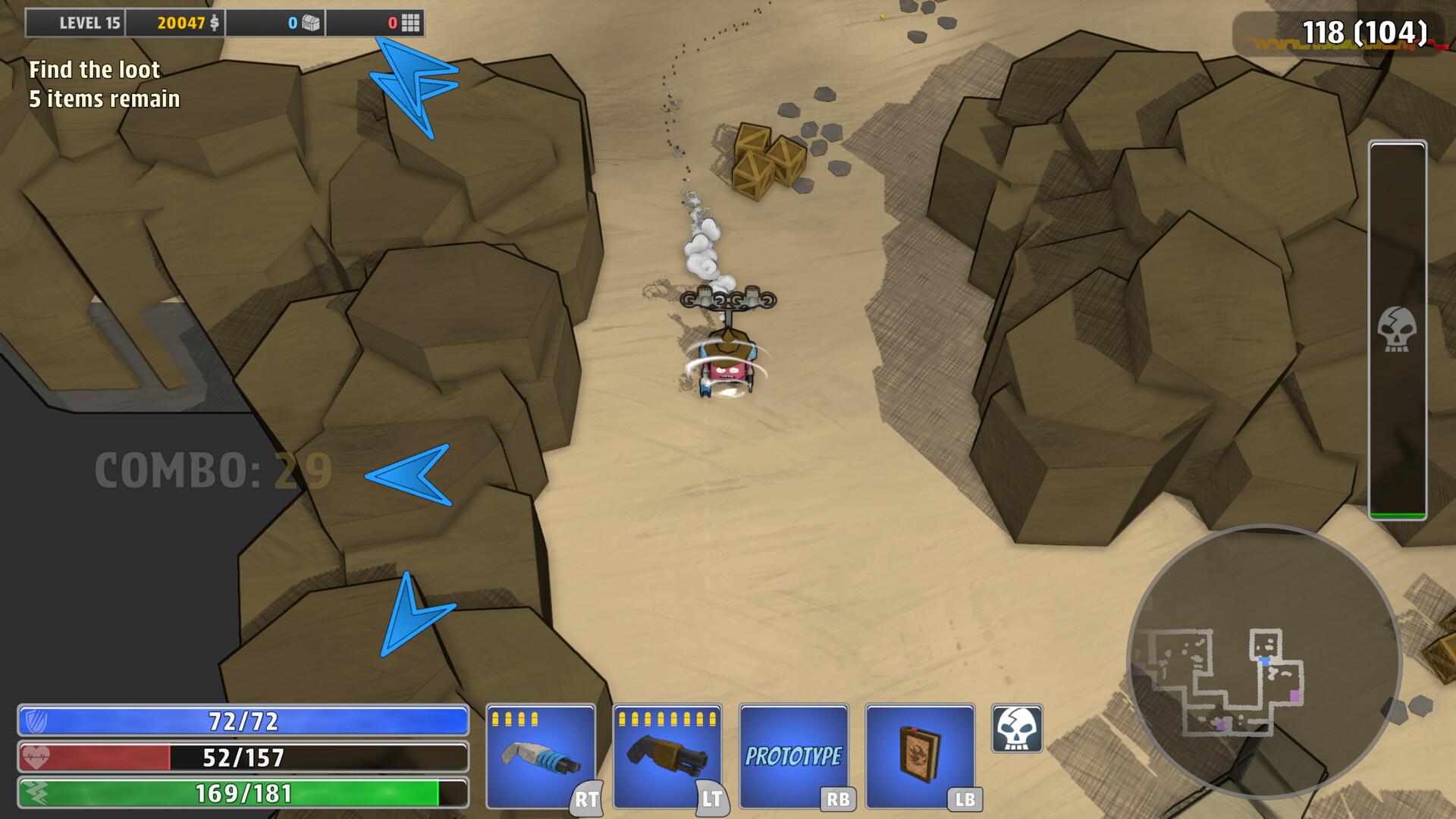The height and width of the screenshot is (819, 1456).
Task: Activate the Prototype ability slot
Action: click(793, 756)
